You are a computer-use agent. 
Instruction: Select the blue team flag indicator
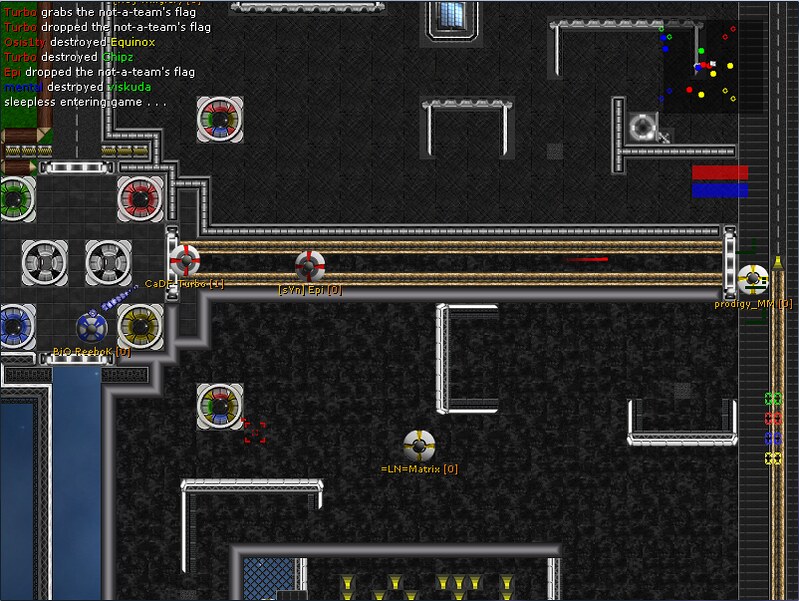[773, 438]
